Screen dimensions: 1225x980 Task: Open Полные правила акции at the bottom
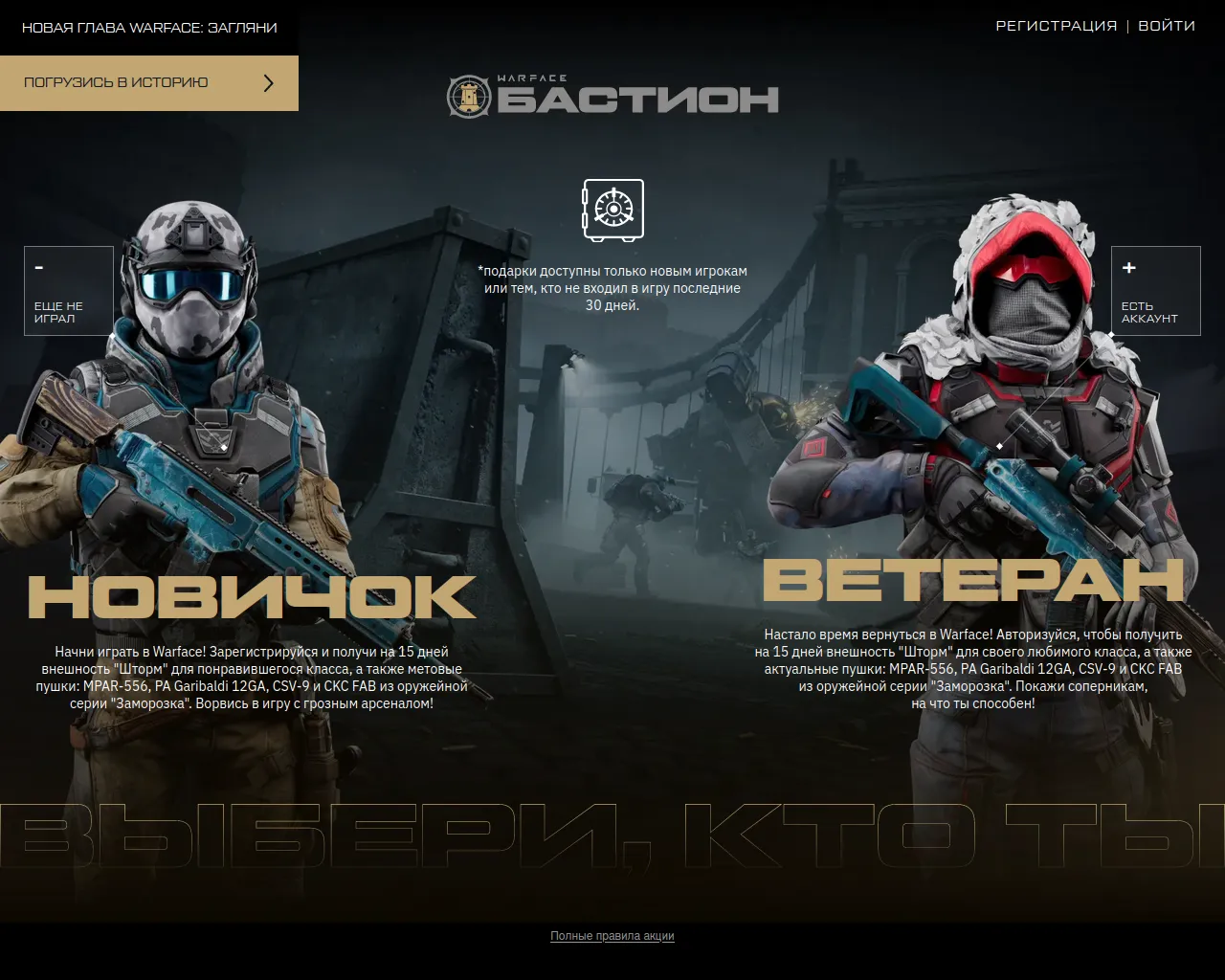coord(612,936)
